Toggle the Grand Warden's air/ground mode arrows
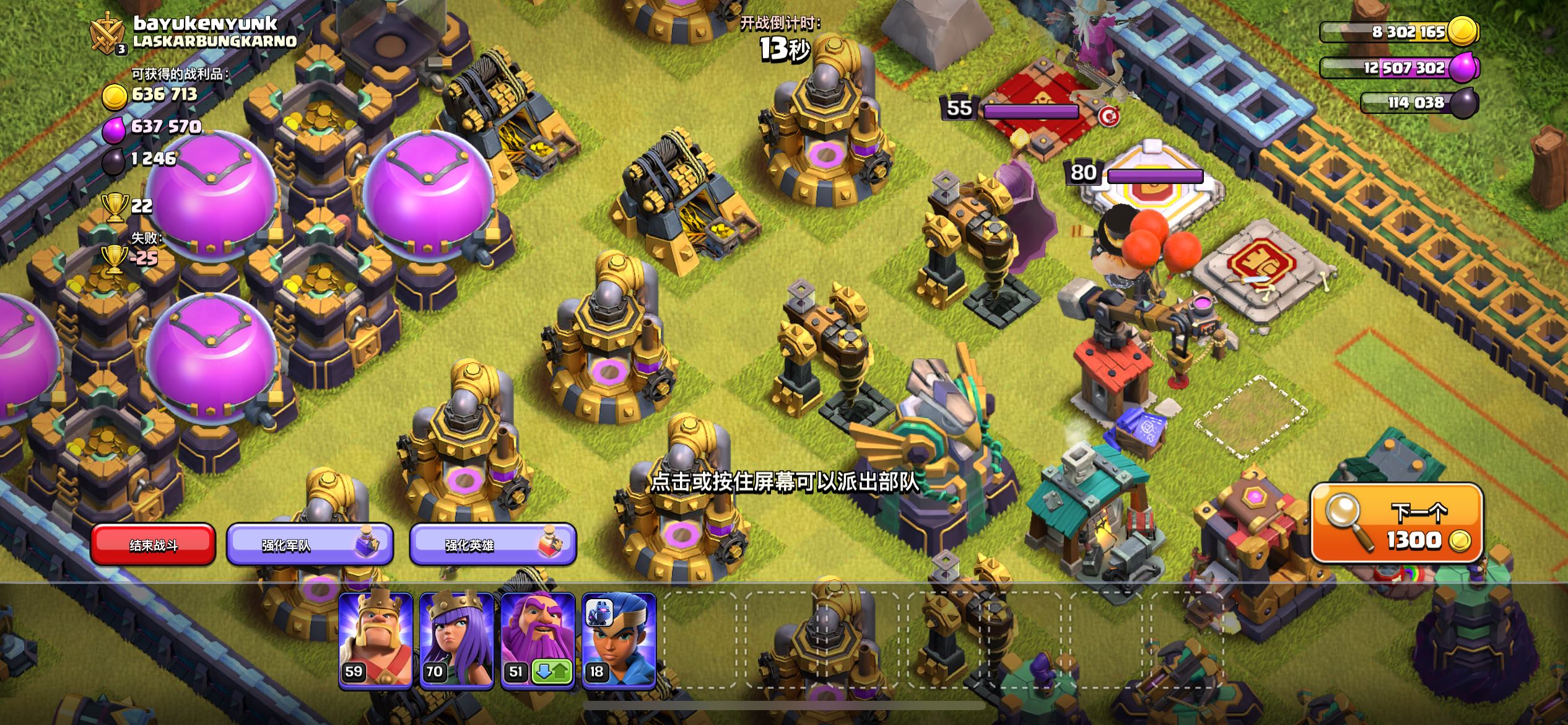The width and height of the screenshot is (1568, 725). 552,672
